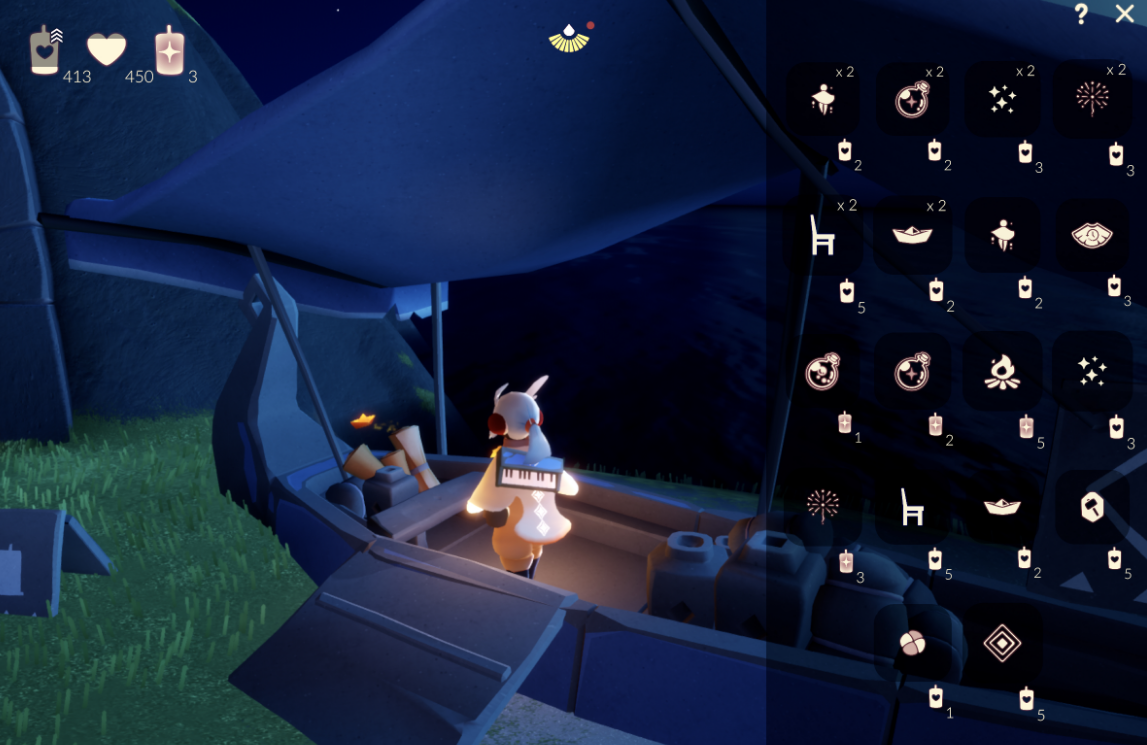The image size is (1147, 745).
Task: Pick the single chair item
Action: (x=913, y=507)
